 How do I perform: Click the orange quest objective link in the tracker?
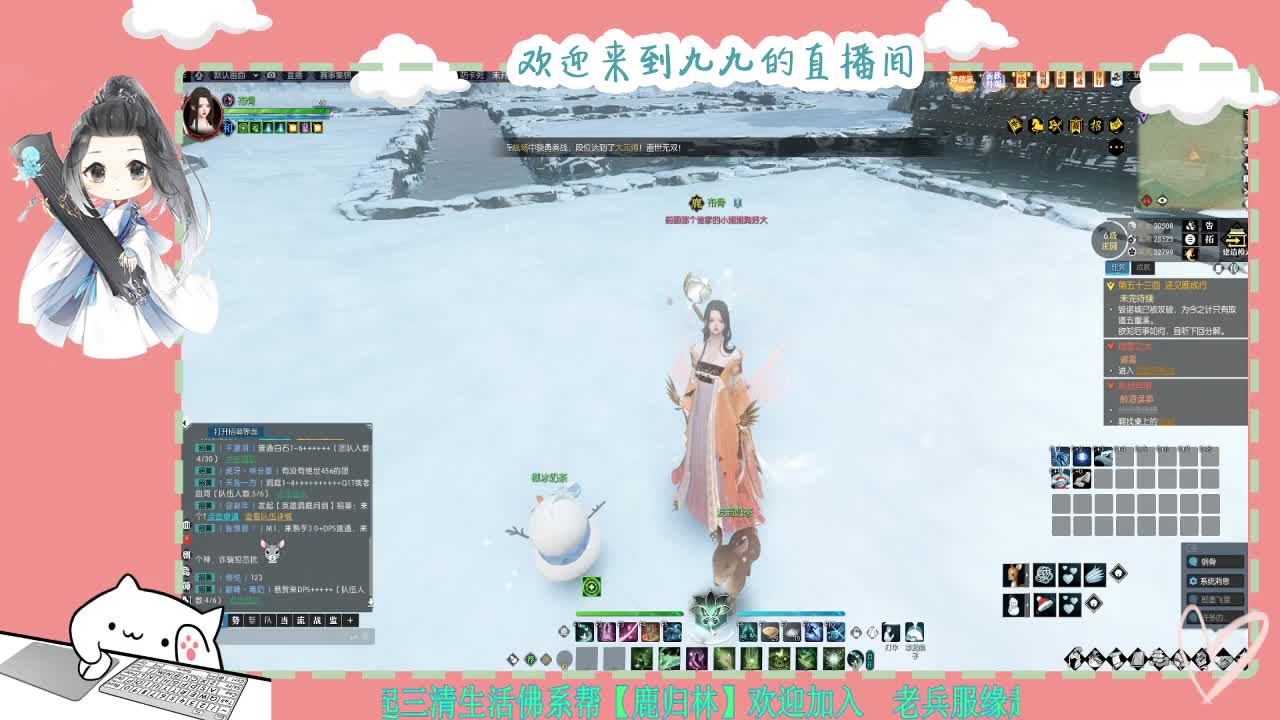tap(1158, 370)
